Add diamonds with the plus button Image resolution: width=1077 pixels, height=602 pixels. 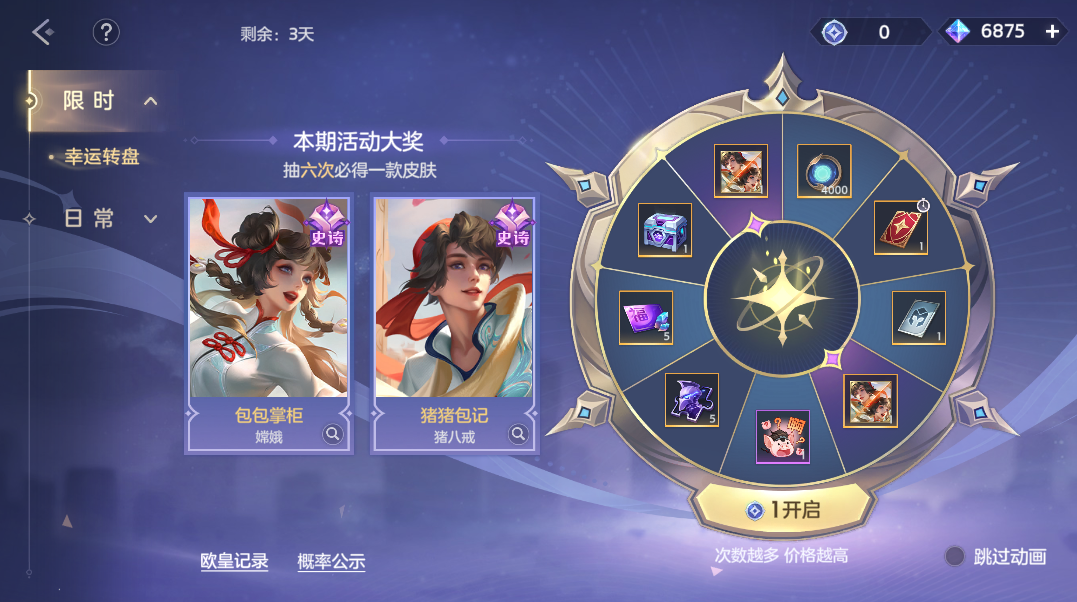(1052, 32)
